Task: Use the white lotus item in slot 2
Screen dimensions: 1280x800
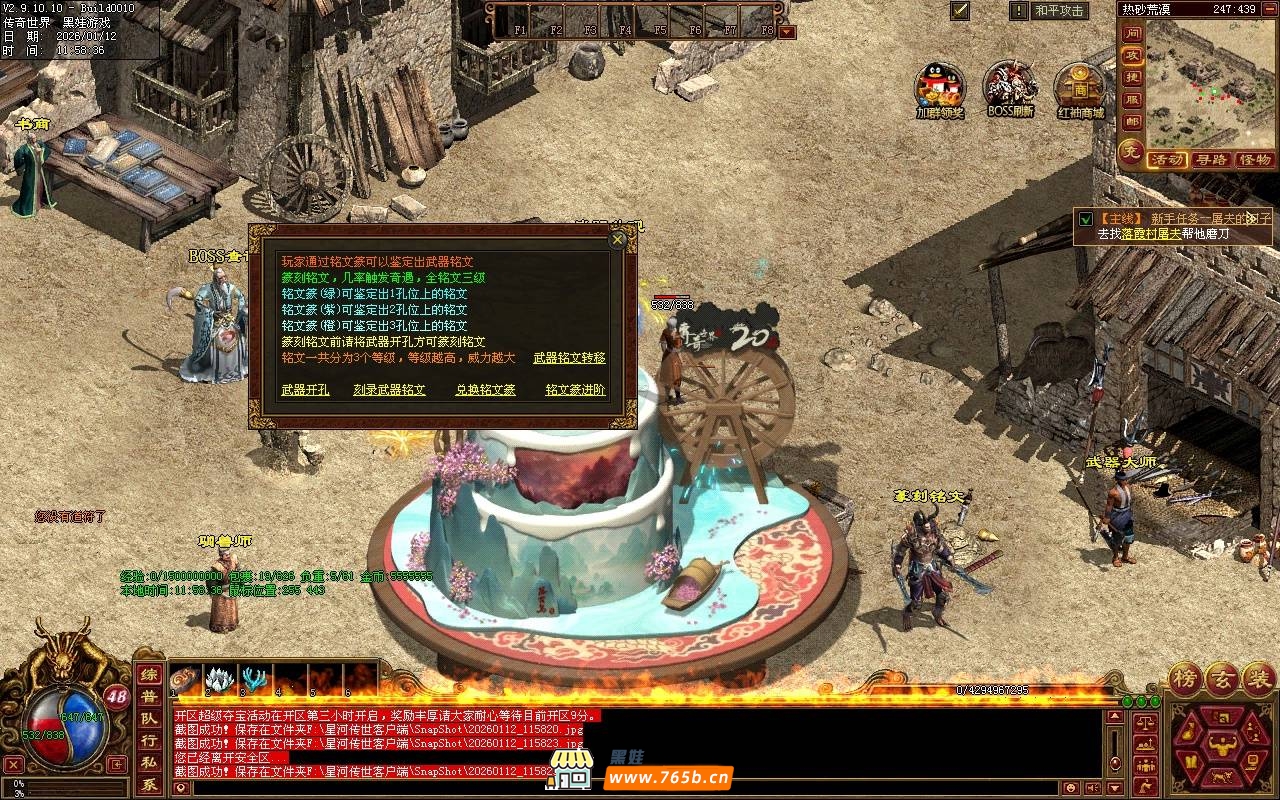Action: (220, 679)
